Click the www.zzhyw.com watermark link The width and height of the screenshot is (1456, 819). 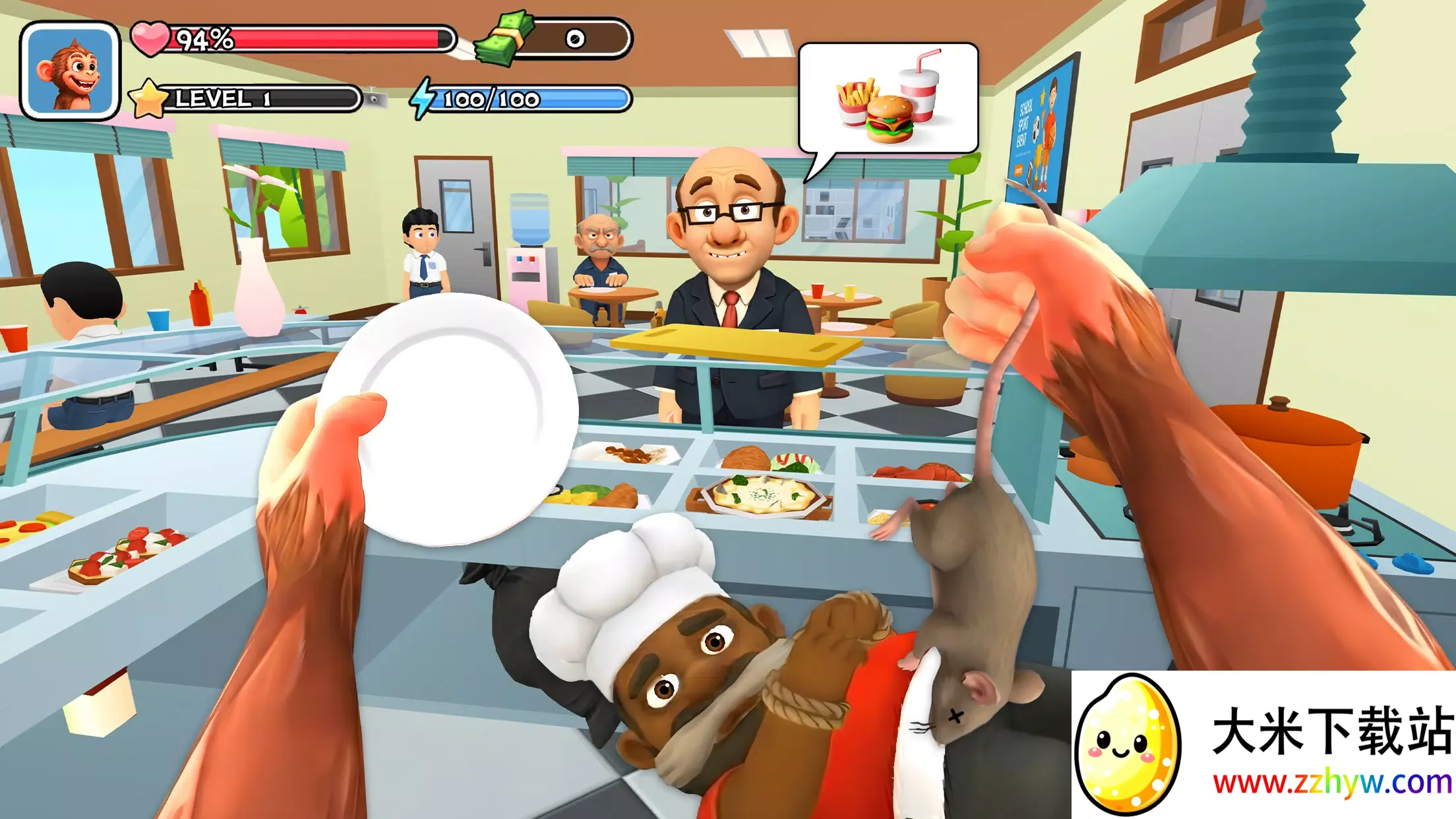tap(1331, 783)
